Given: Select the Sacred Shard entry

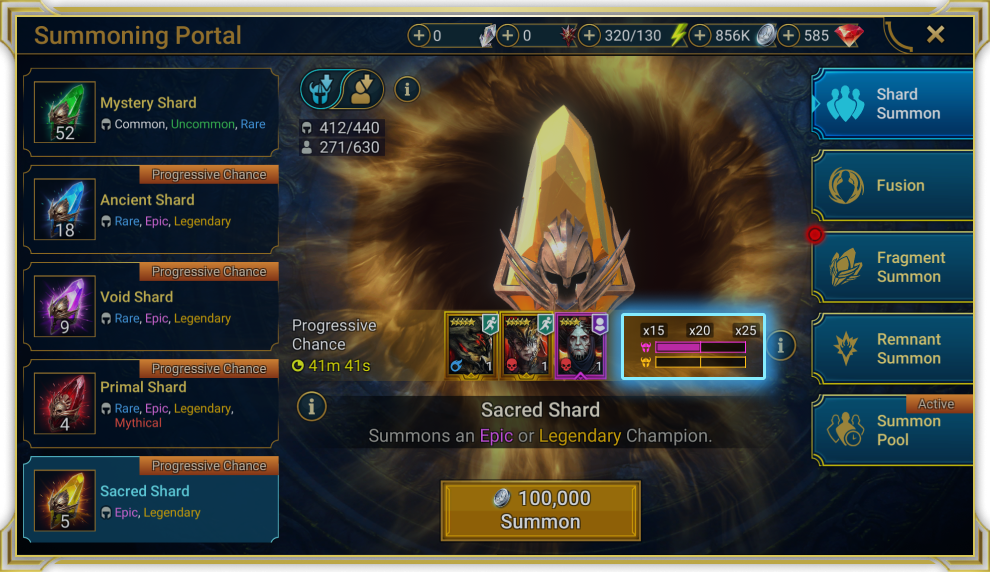Looking at the screenshot, I should (x=151, y=501).
